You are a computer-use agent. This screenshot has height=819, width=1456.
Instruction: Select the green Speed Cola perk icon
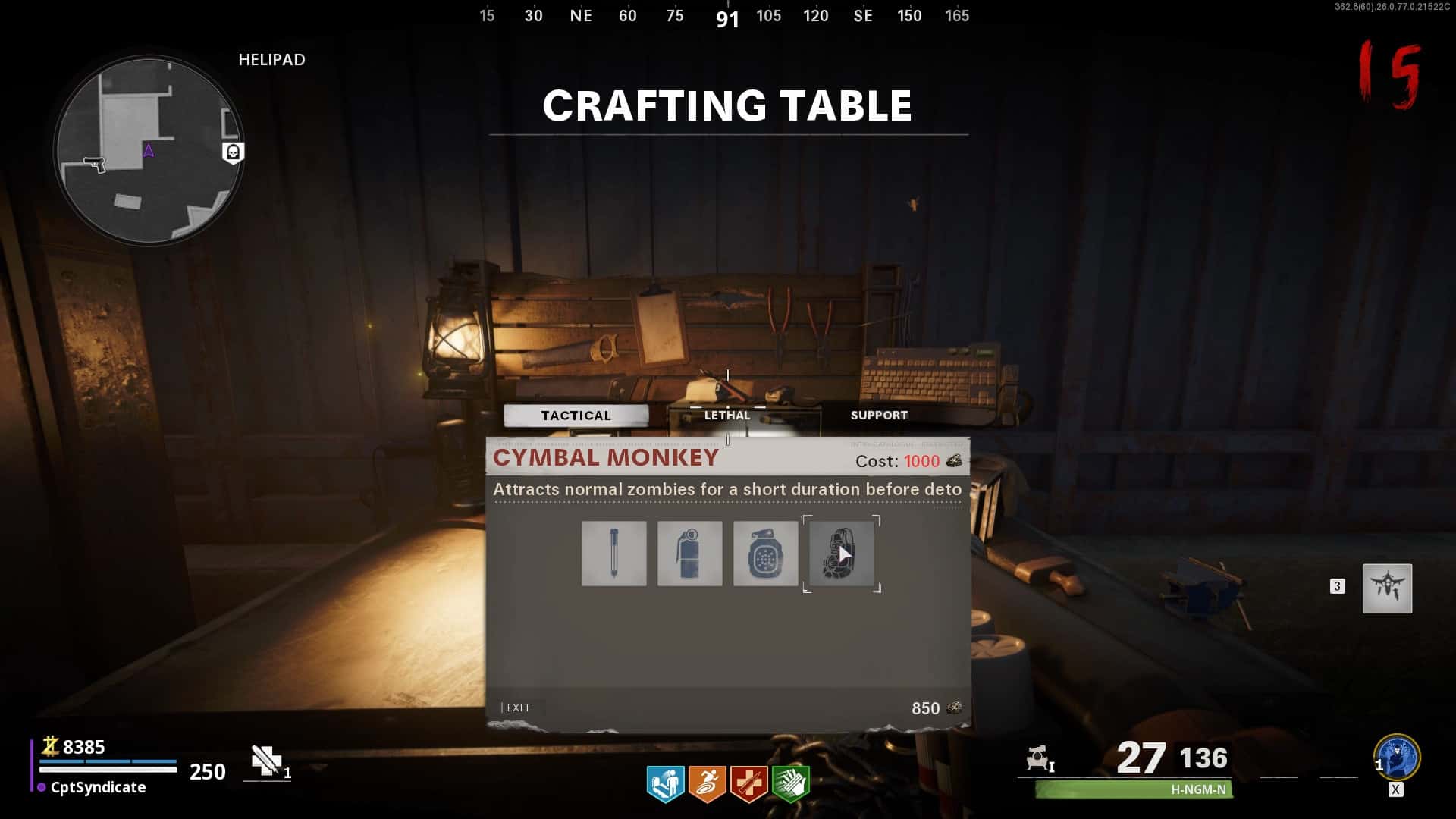point(790,783)
